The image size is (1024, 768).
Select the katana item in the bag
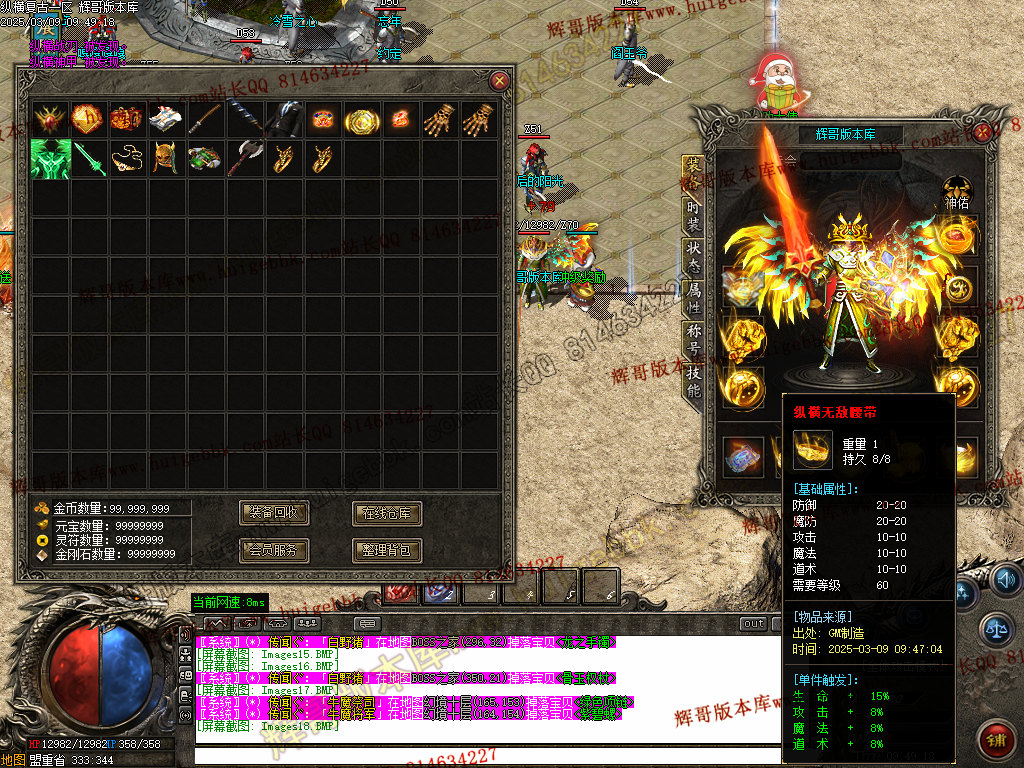205,120
